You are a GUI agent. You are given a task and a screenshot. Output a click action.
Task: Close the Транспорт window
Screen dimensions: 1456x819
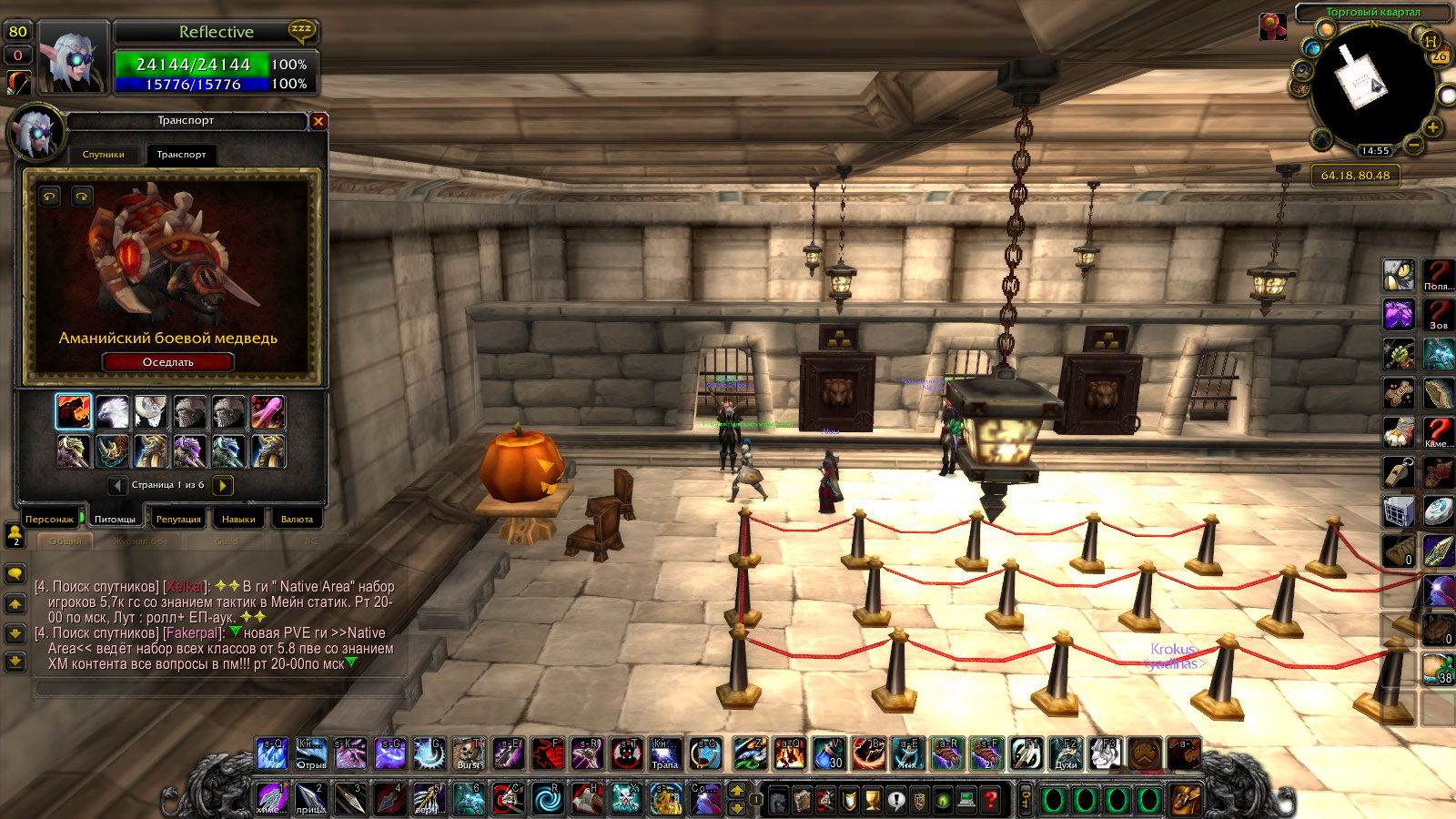click(318, 121)
